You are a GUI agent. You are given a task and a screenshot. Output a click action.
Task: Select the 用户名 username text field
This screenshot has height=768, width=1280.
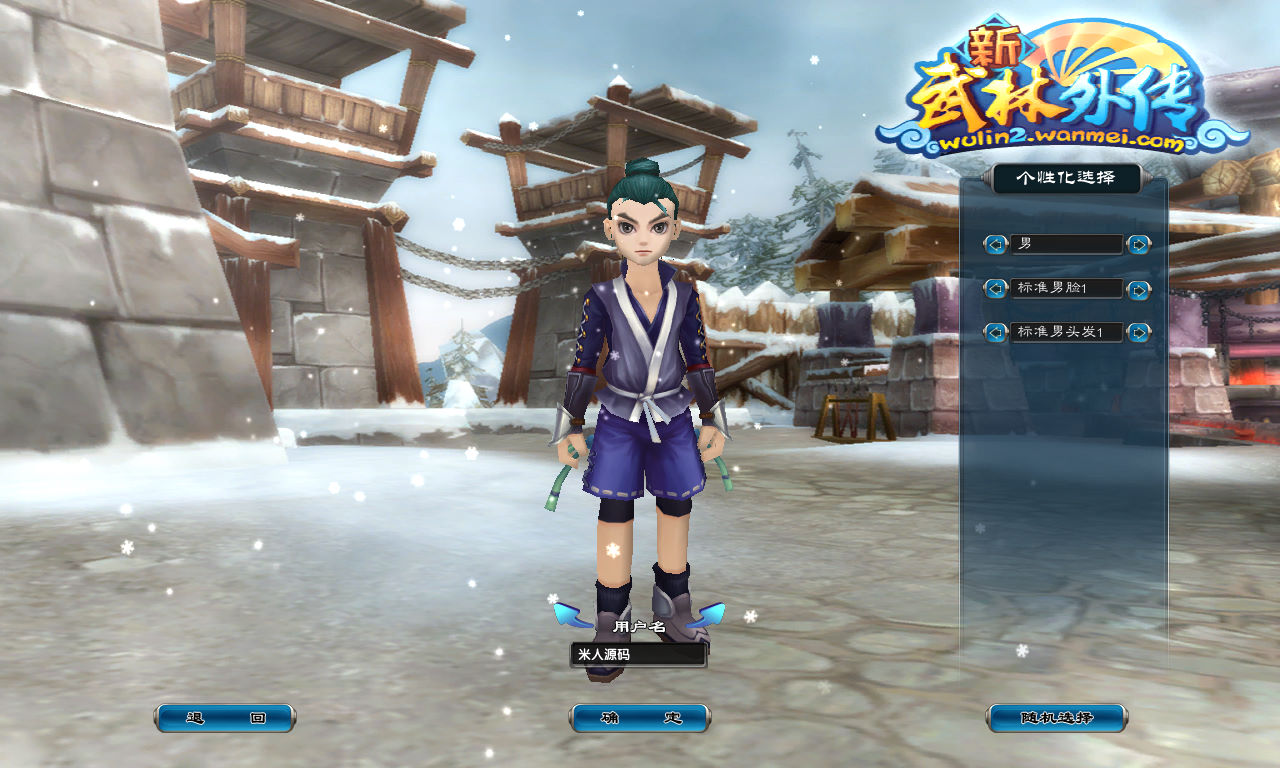[638, 655]
